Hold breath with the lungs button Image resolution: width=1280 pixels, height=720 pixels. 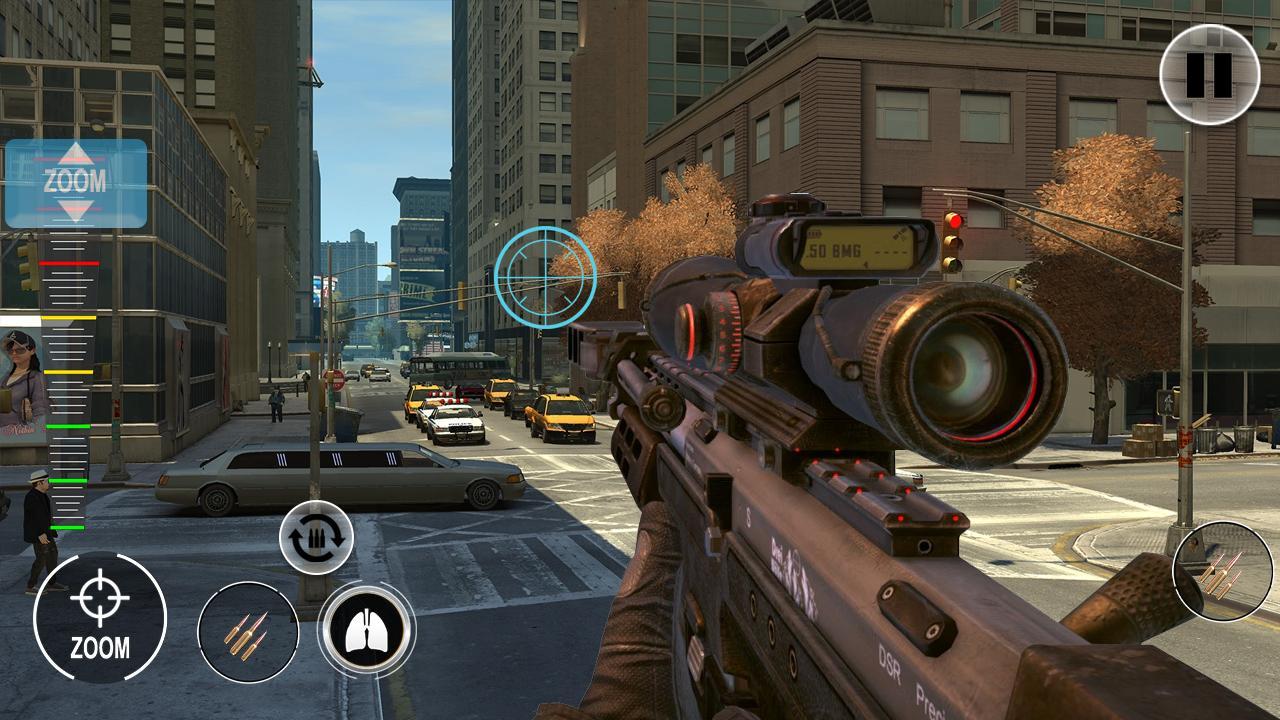(x=366, y=631)
